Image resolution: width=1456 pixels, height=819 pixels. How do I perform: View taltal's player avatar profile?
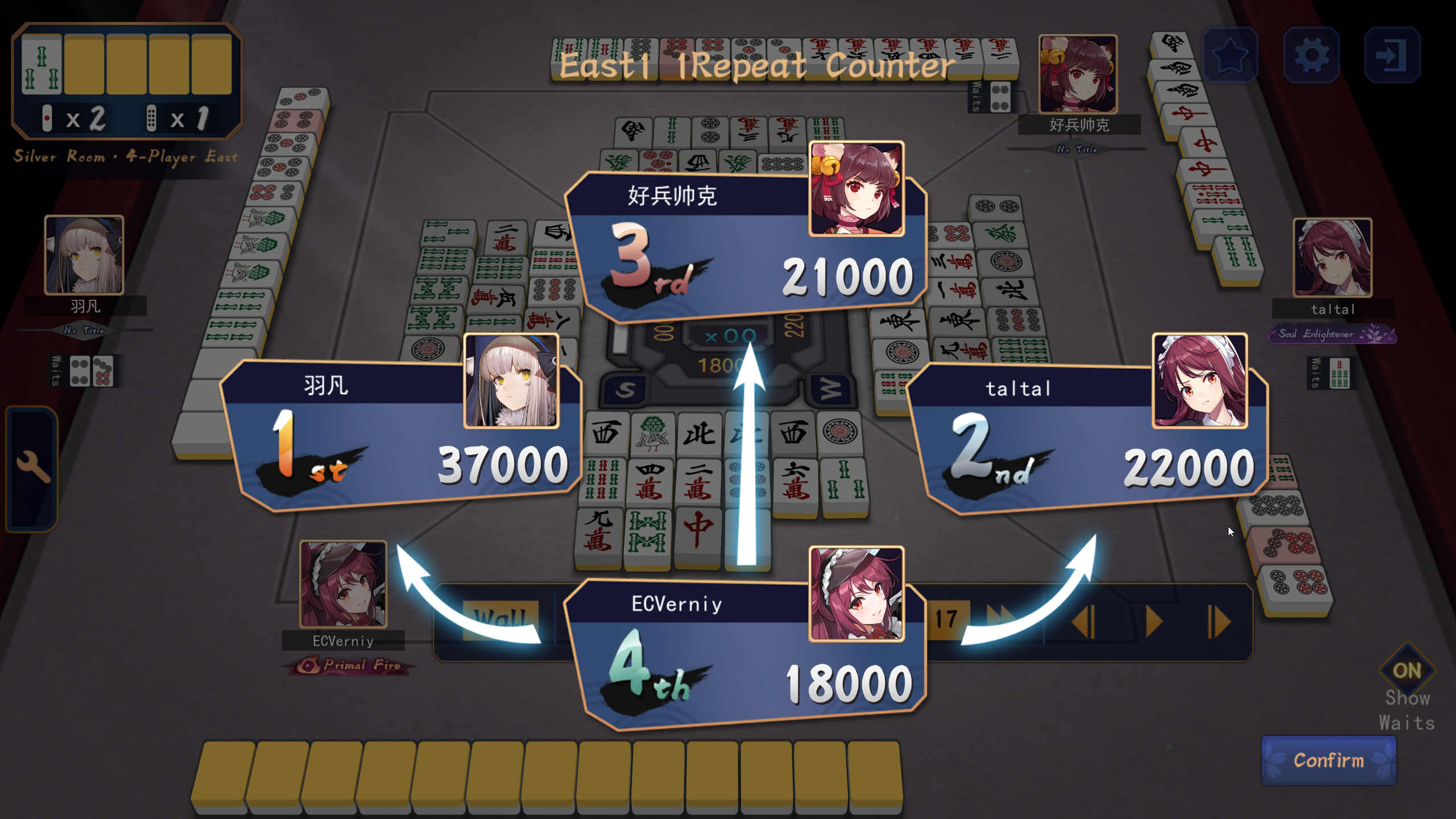1332,258
